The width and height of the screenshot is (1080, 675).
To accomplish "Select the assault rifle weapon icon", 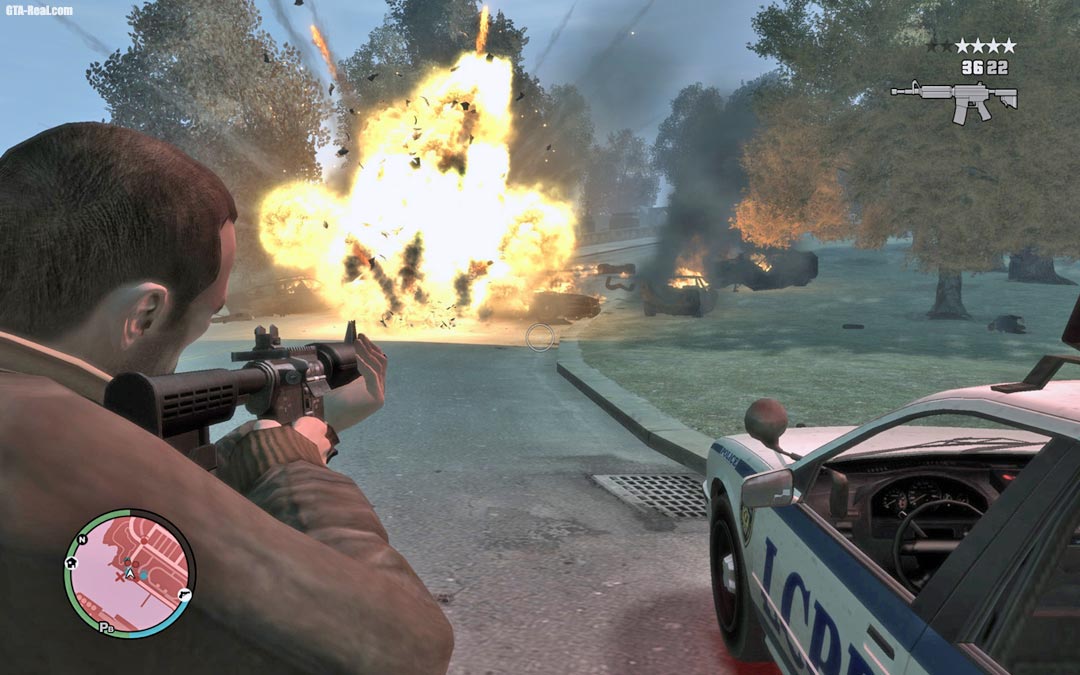I will [954, 98].
